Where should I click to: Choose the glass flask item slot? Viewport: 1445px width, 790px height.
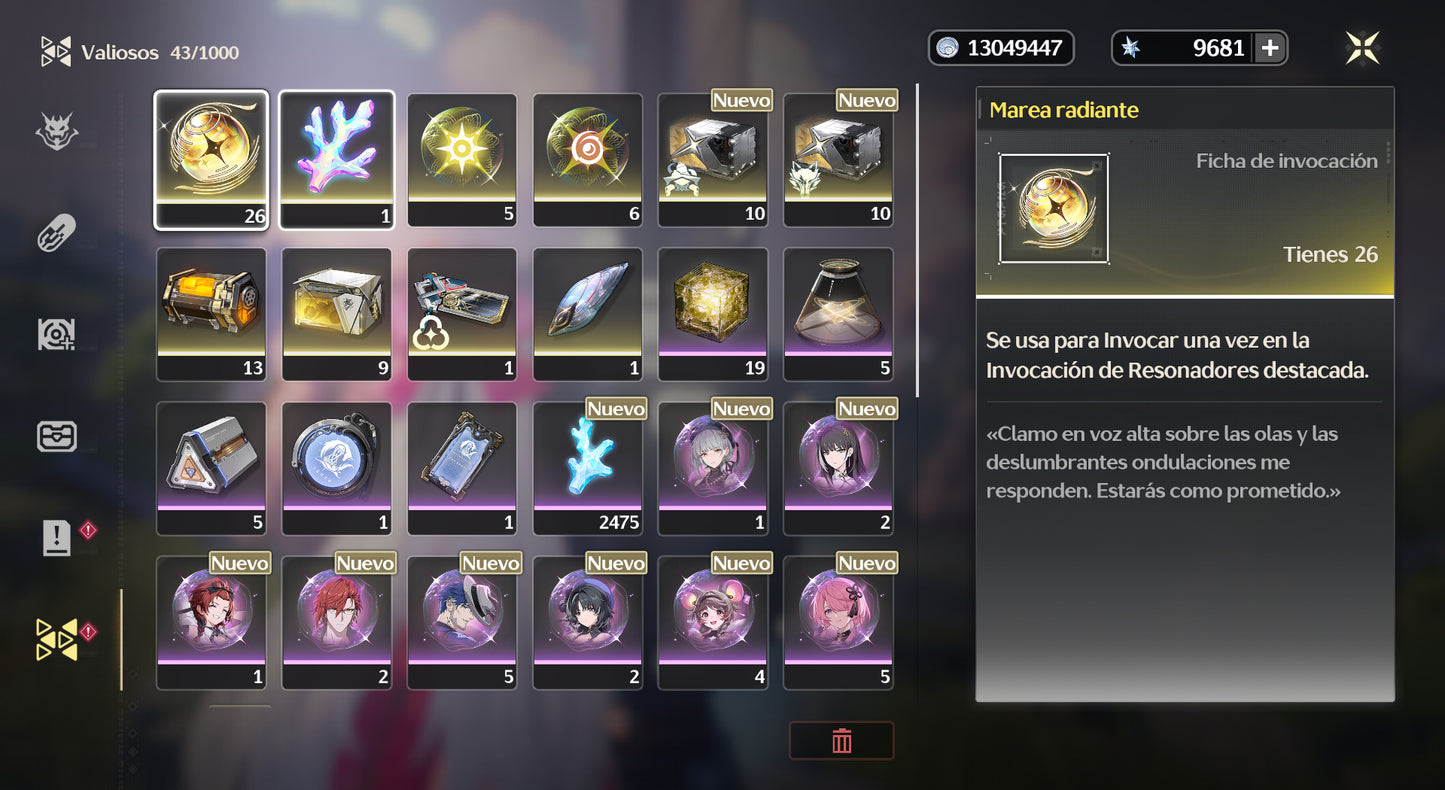pyautogui.click(x=838, y=313)
